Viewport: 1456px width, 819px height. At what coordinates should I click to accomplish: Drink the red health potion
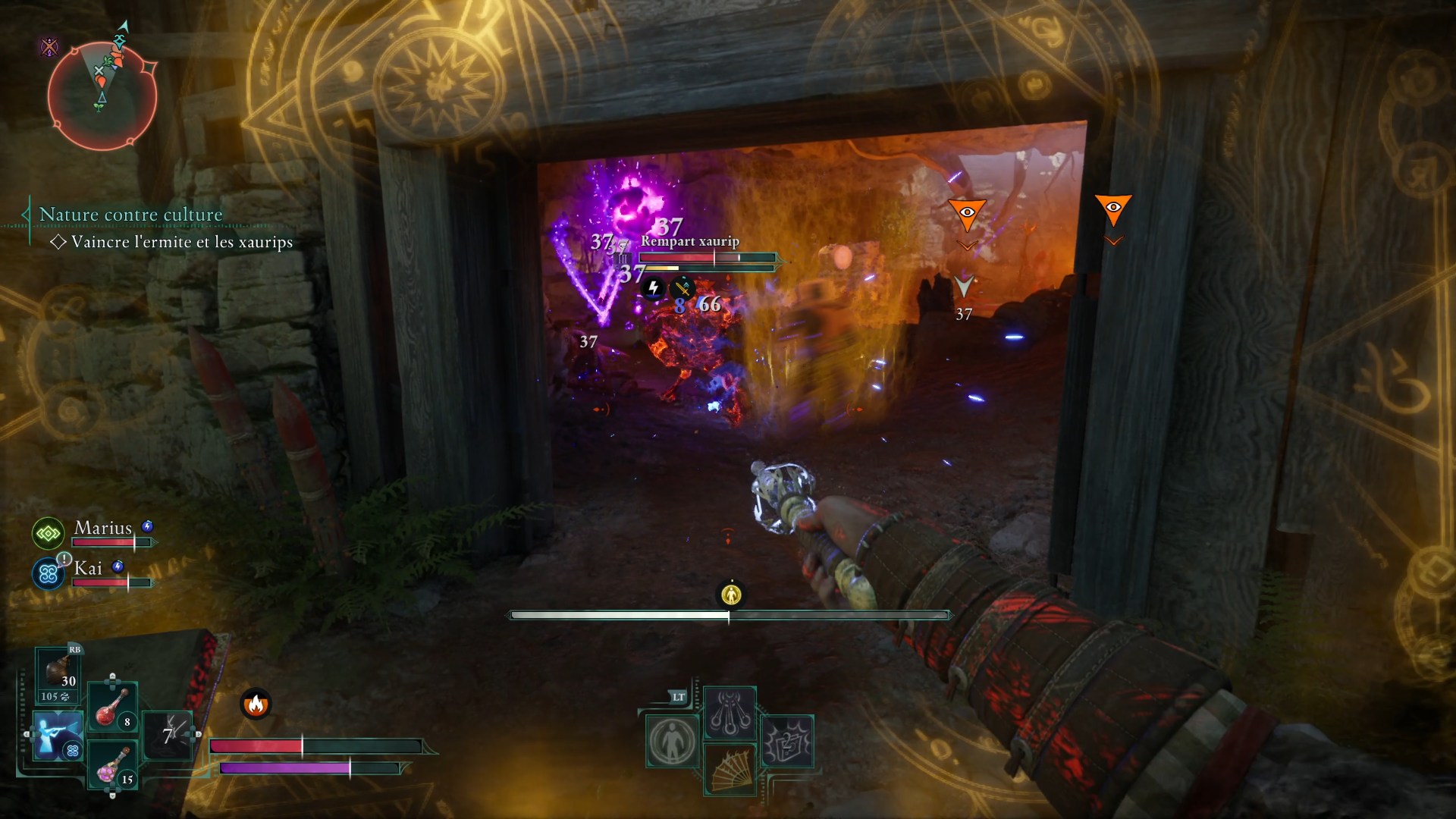[x=112, y=707]
